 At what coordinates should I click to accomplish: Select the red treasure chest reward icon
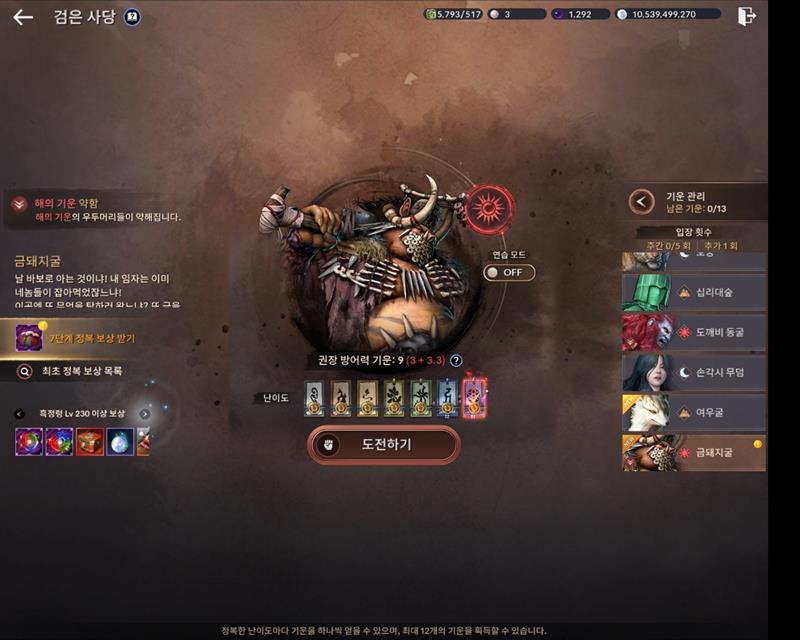click(89, 442)
